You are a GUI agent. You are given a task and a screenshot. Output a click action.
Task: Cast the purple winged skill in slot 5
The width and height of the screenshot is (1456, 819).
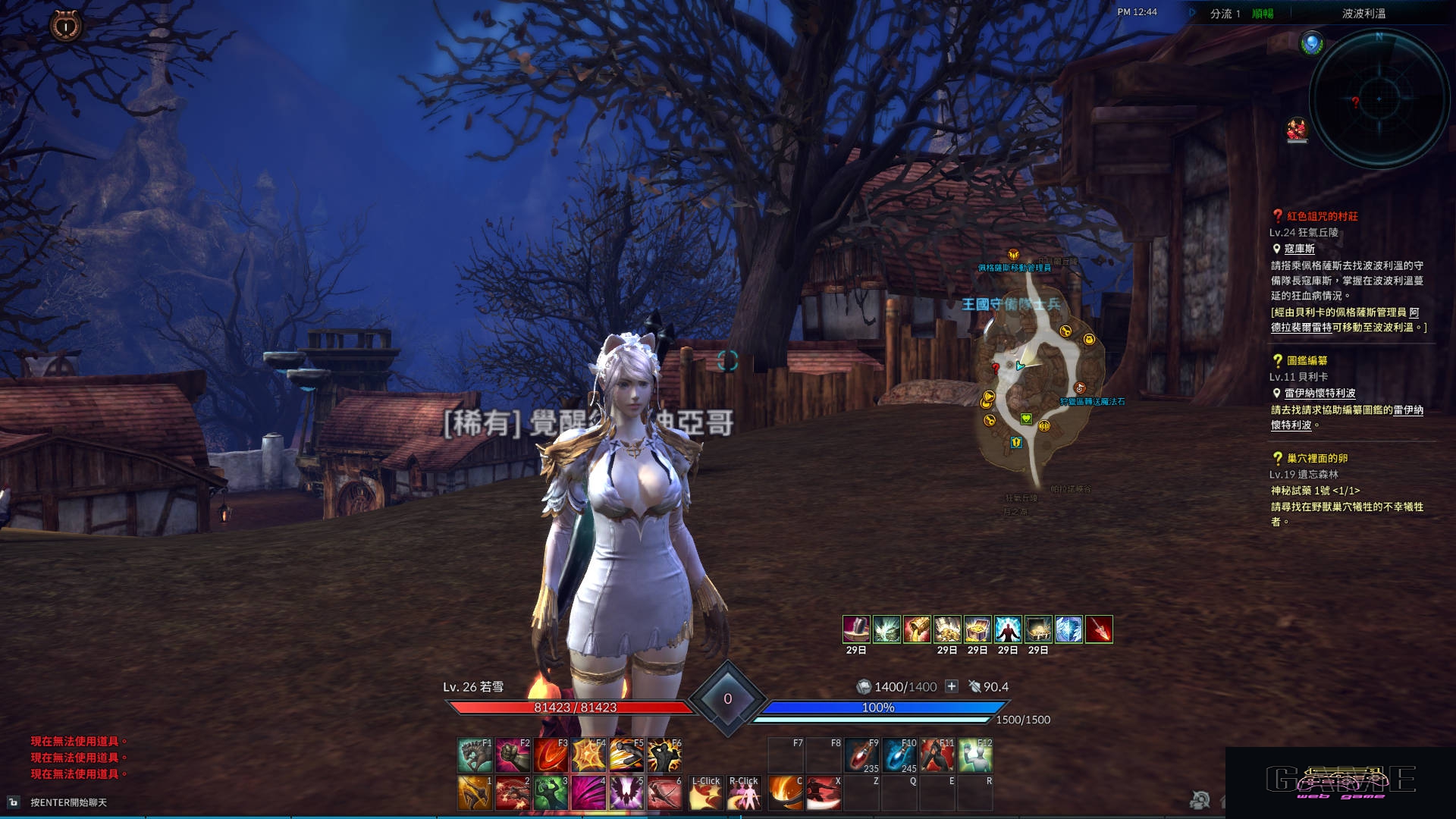[x=627, y=793]
